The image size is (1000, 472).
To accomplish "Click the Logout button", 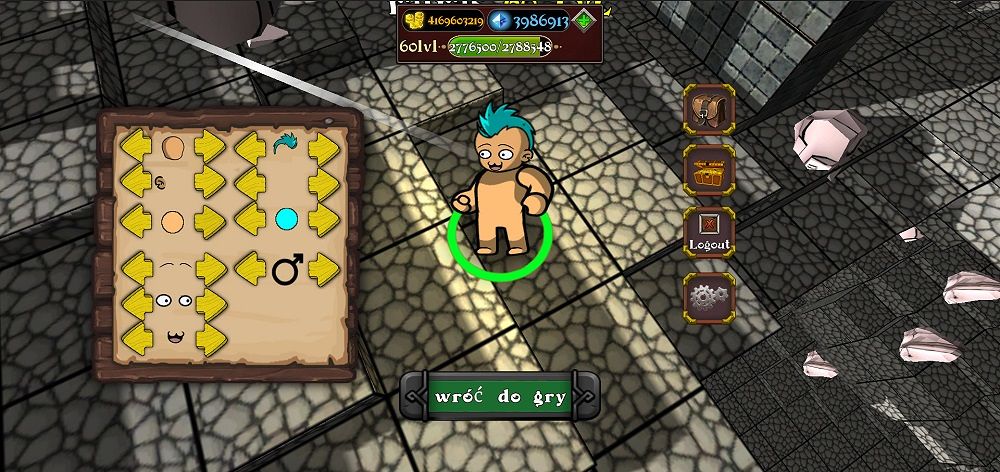I will (x=709, y=233).
